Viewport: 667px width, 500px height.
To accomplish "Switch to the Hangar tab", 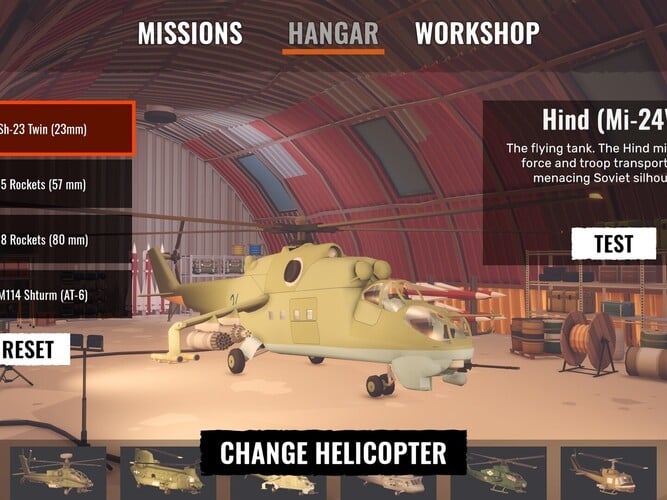I will 335,33.
